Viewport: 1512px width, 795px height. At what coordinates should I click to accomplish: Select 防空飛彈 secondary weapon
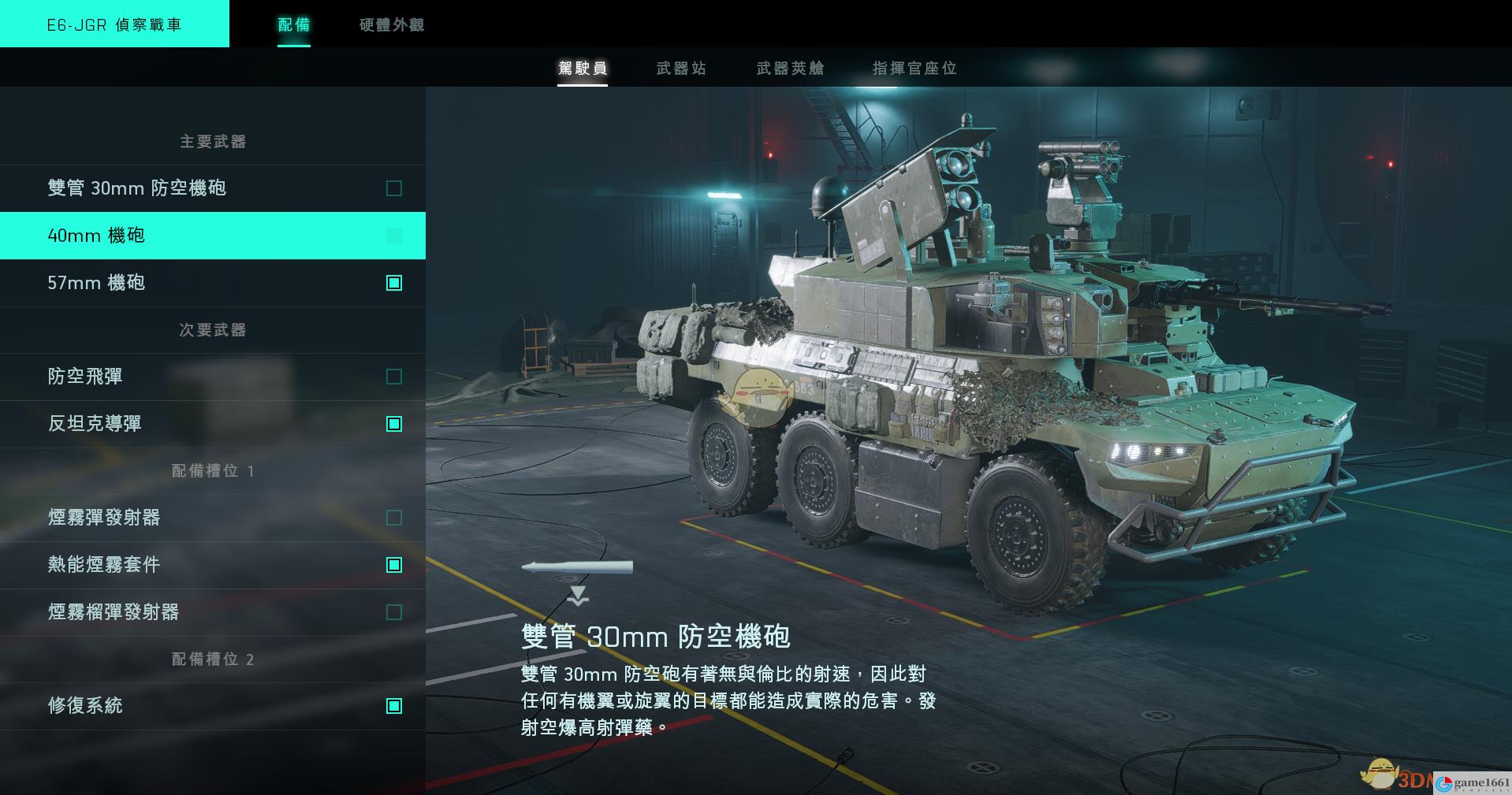[213, 377]
